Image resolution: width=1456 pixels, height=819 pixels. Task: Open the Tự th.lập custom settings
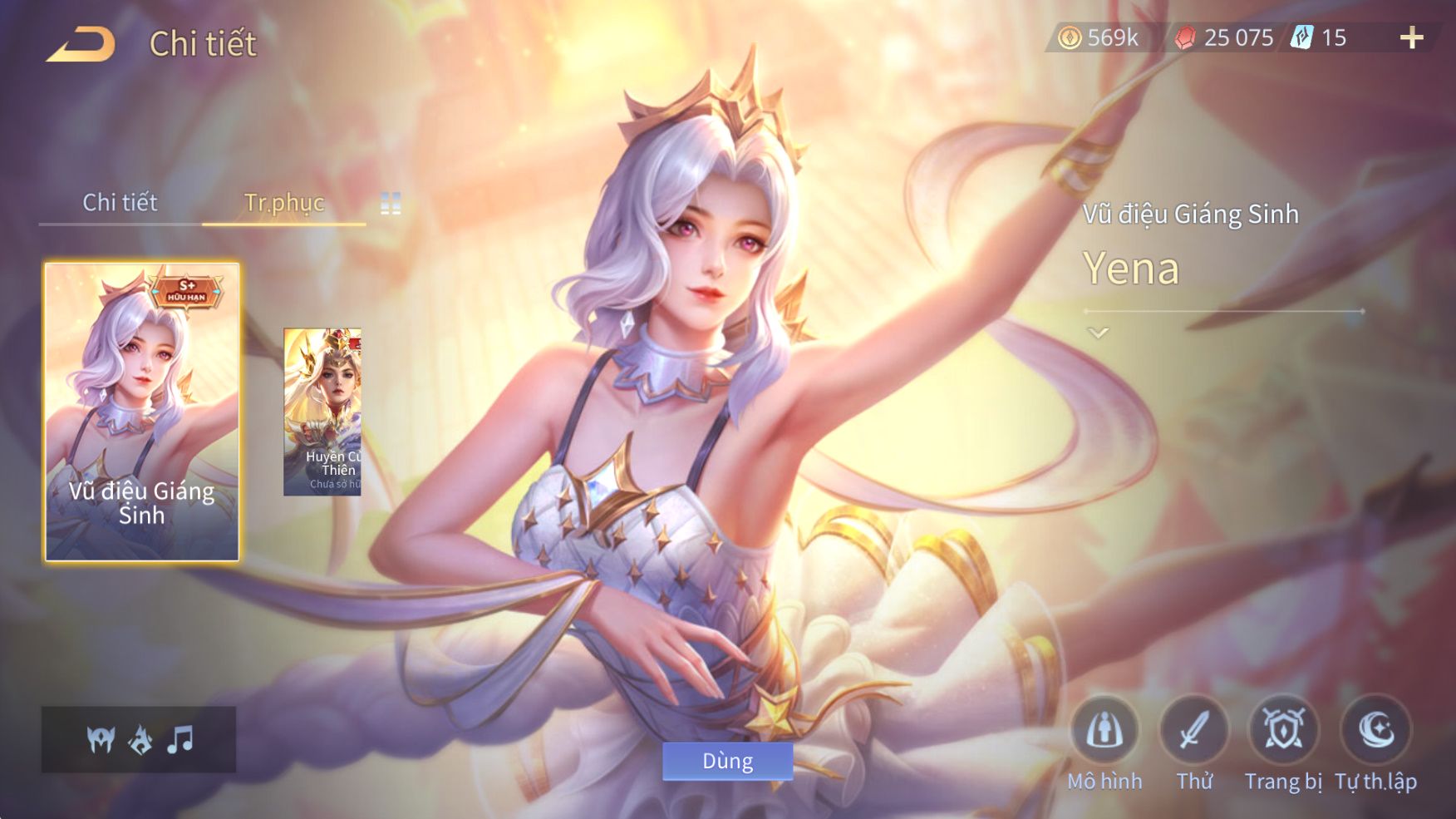point(1375,731)
